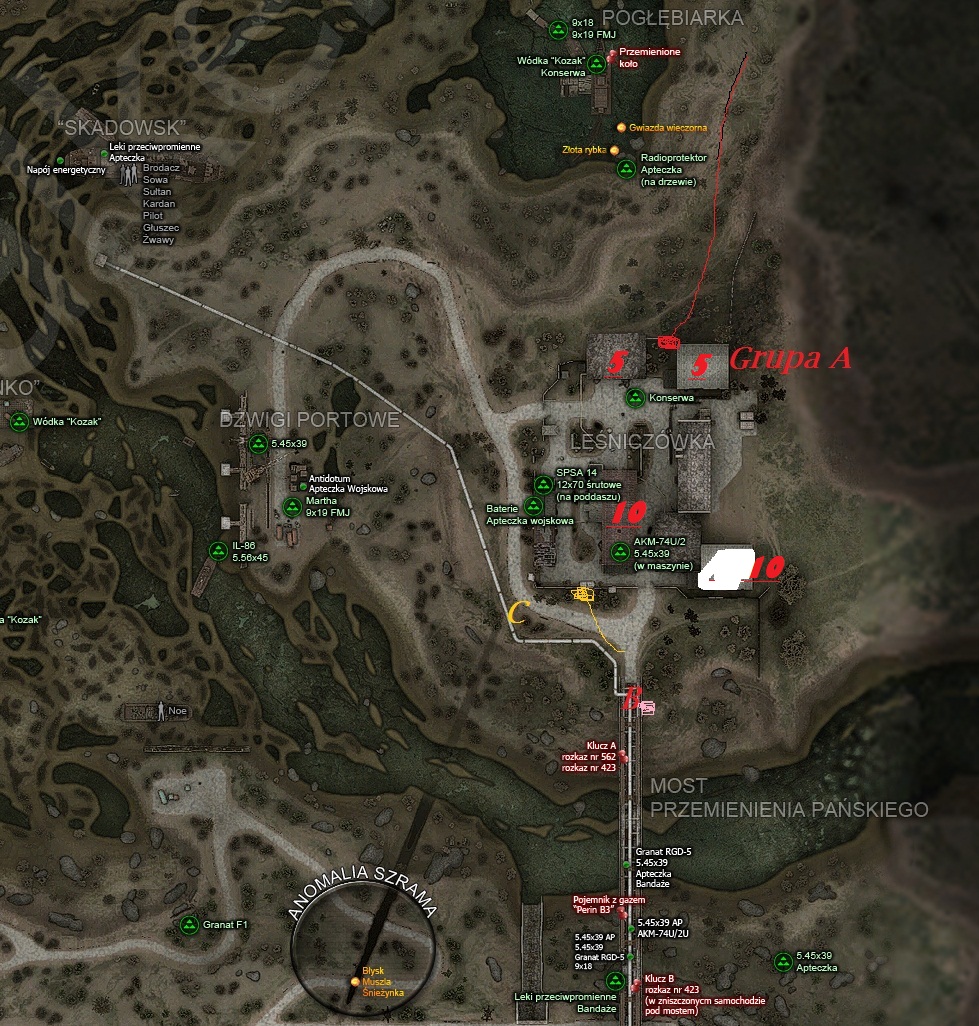Choose the Klucz B red marker
The width and height of the screenshot is (979, 1026).
(x=636, y=985)
